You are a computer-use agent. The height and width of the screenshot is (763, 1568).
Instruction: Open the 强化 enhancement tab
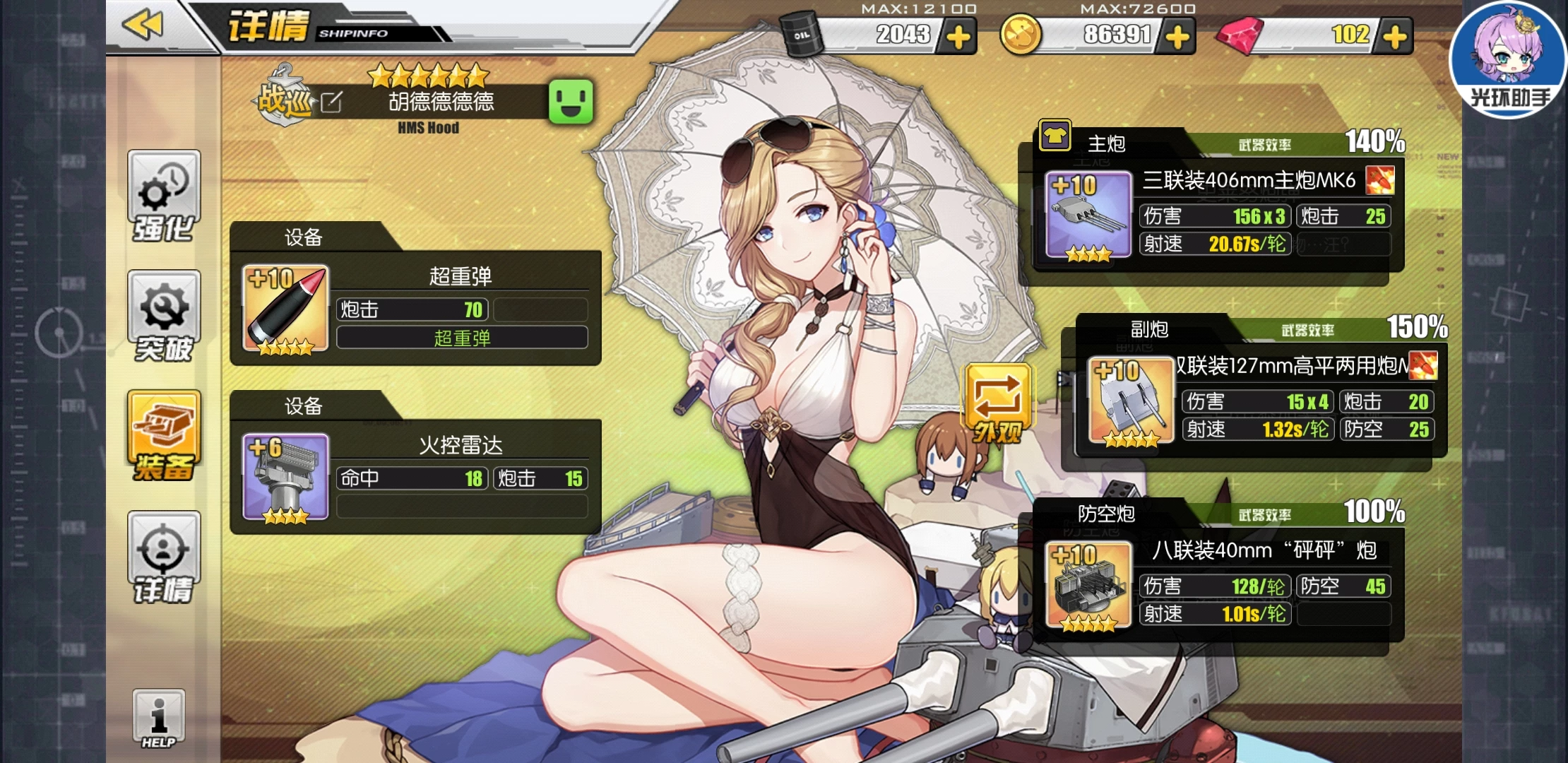[x=164, y=196]
